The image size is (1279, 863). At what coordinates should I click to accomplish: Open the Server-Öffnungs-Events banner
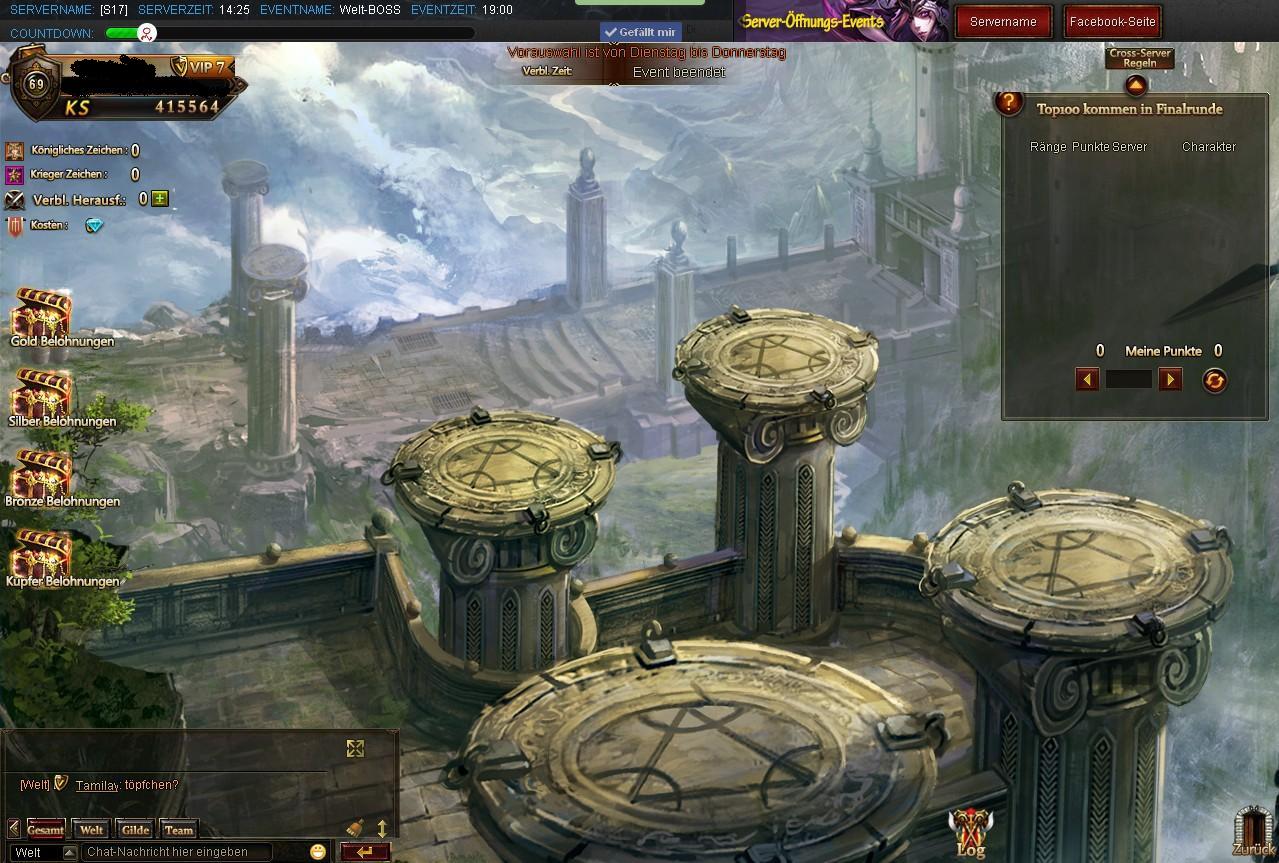point(840,21)
